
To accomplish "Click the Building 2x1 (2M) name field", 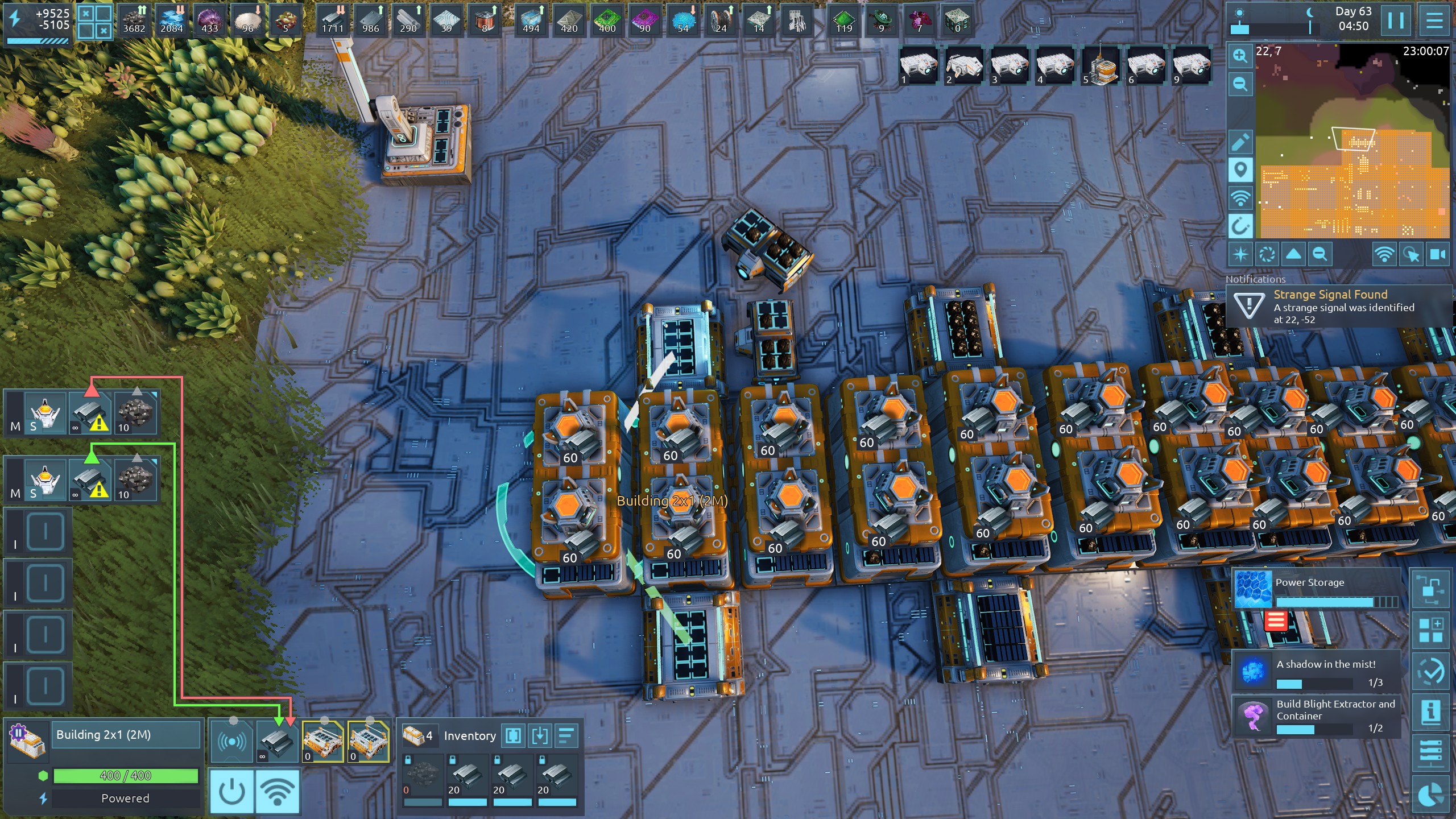I will click(126, 735).
